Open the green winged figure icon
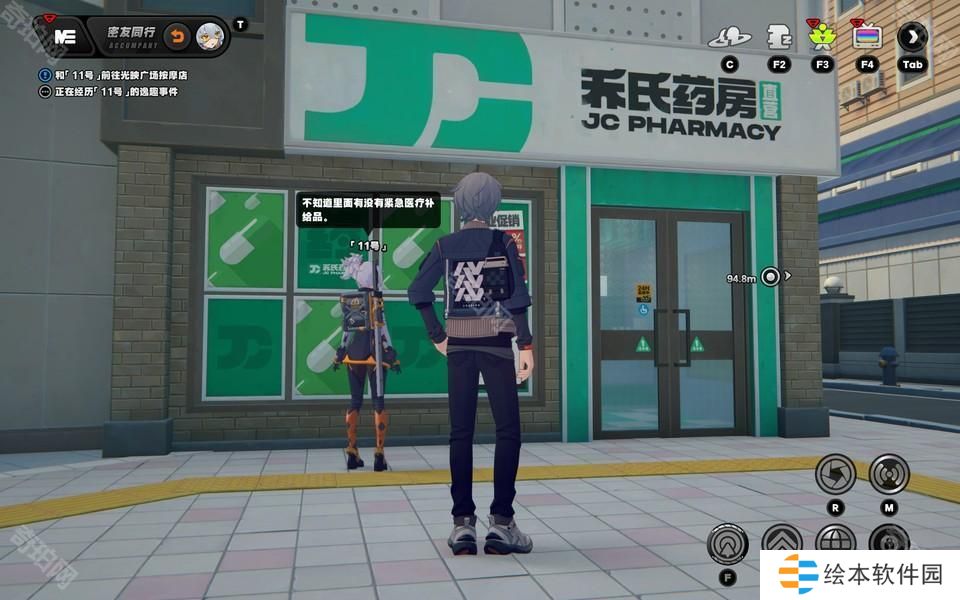960x600 pixels. tap(823, 38)
